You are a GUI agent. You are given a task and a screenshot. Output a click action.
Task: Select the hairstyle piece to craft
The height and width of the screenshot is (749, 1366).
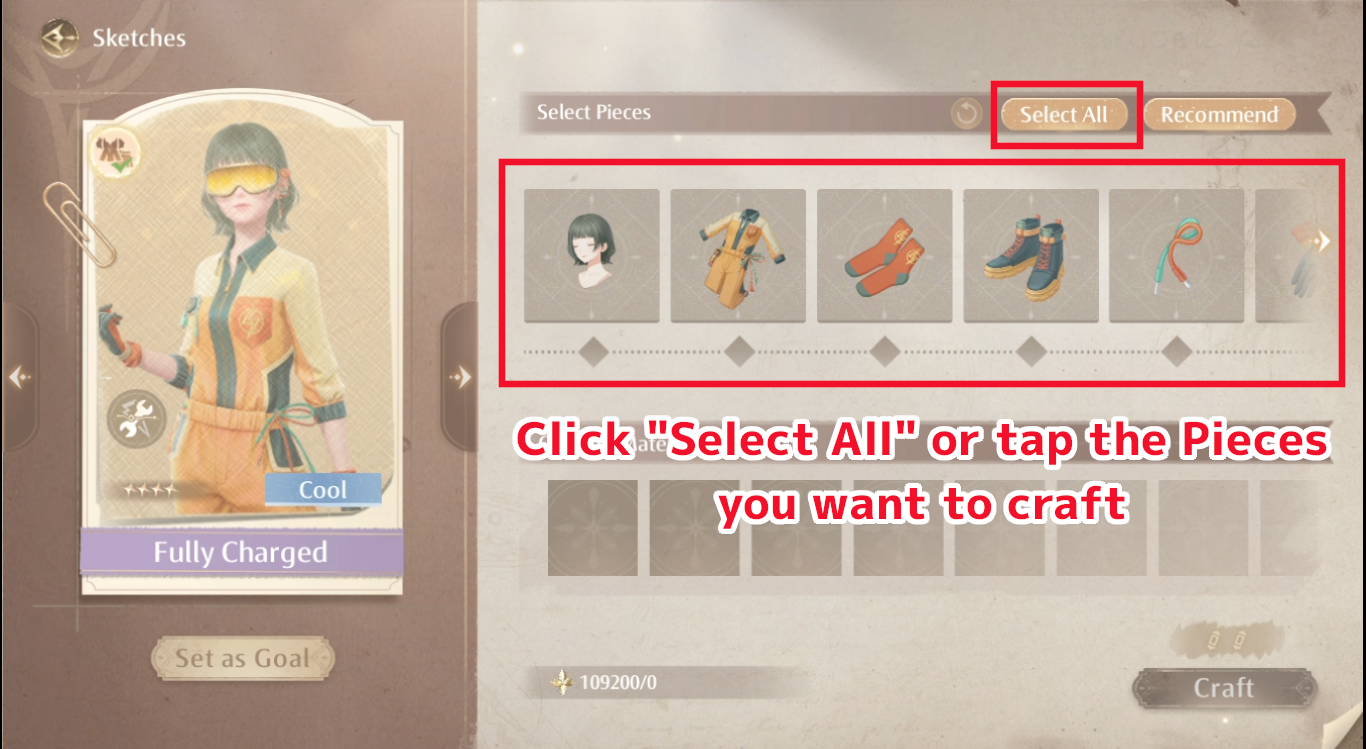pos(591,254)
